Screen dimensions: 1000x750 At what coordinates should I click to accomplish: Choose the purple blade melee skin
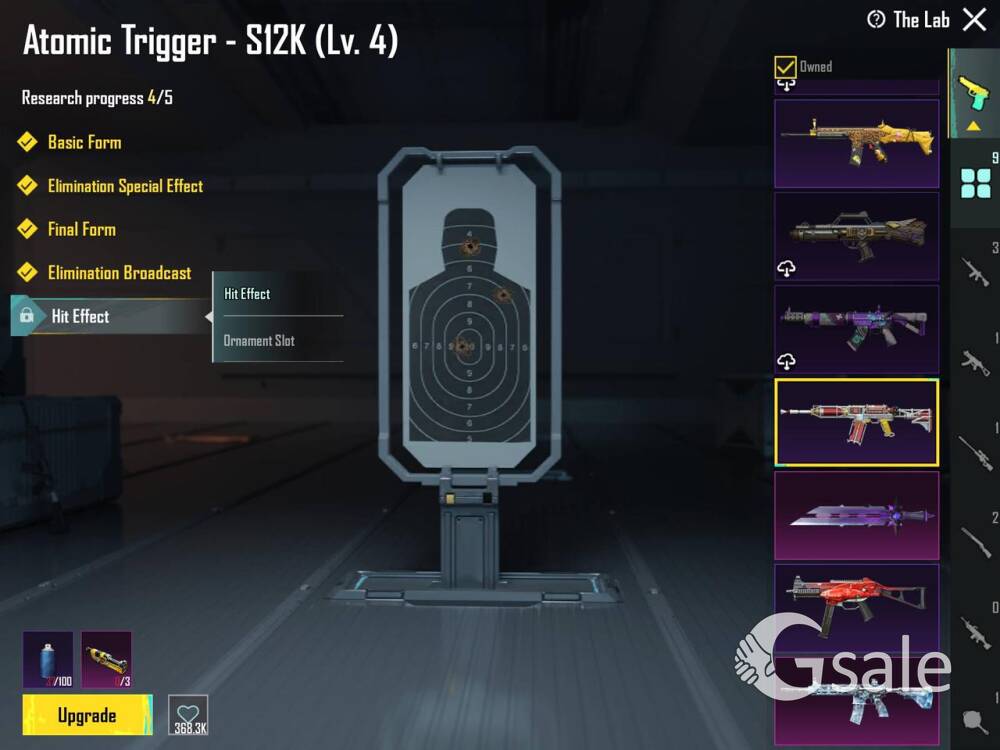point(856,516)
